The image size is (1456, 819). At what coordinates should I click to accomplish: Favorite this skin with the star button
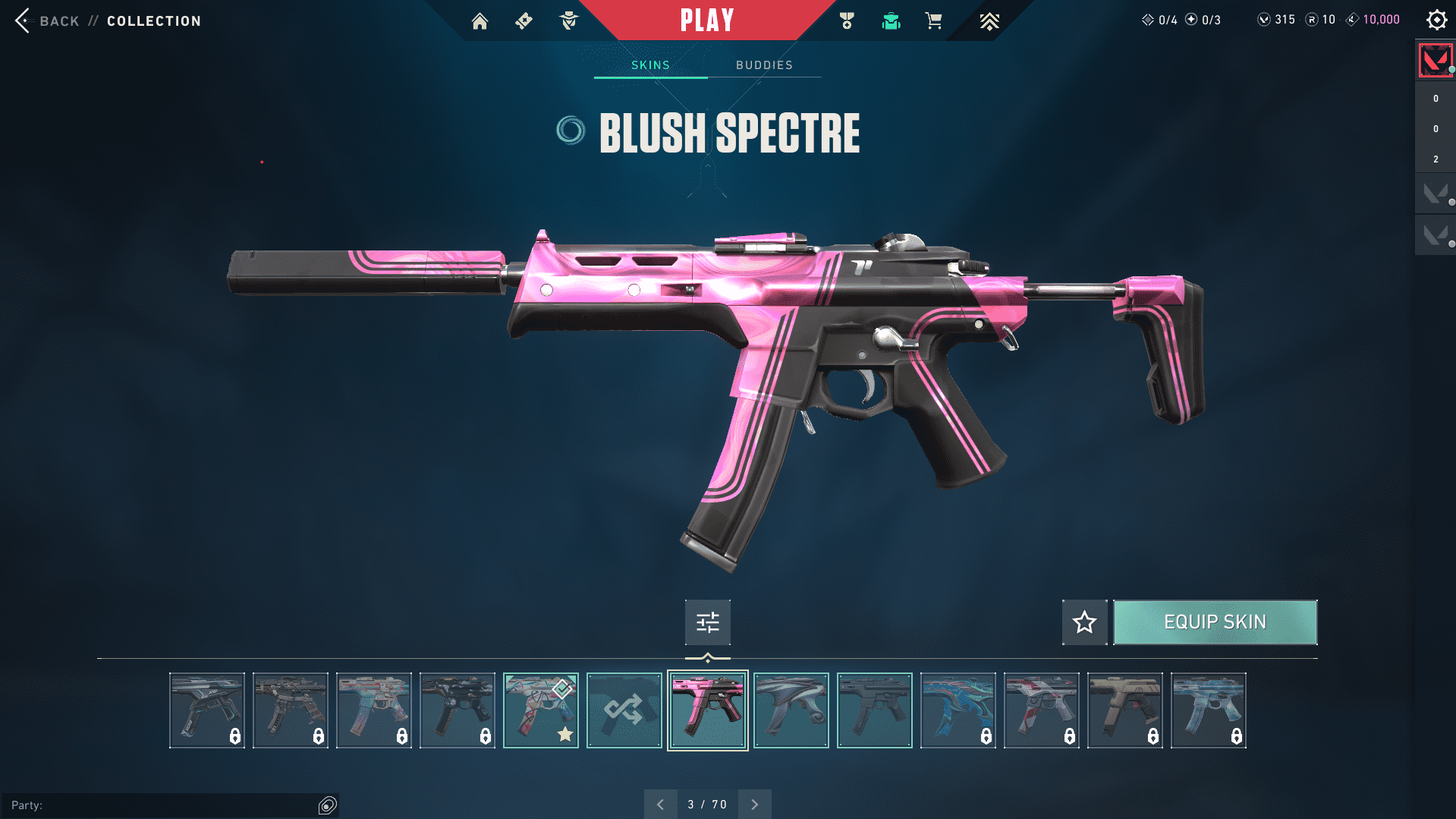coord(1084,622)
